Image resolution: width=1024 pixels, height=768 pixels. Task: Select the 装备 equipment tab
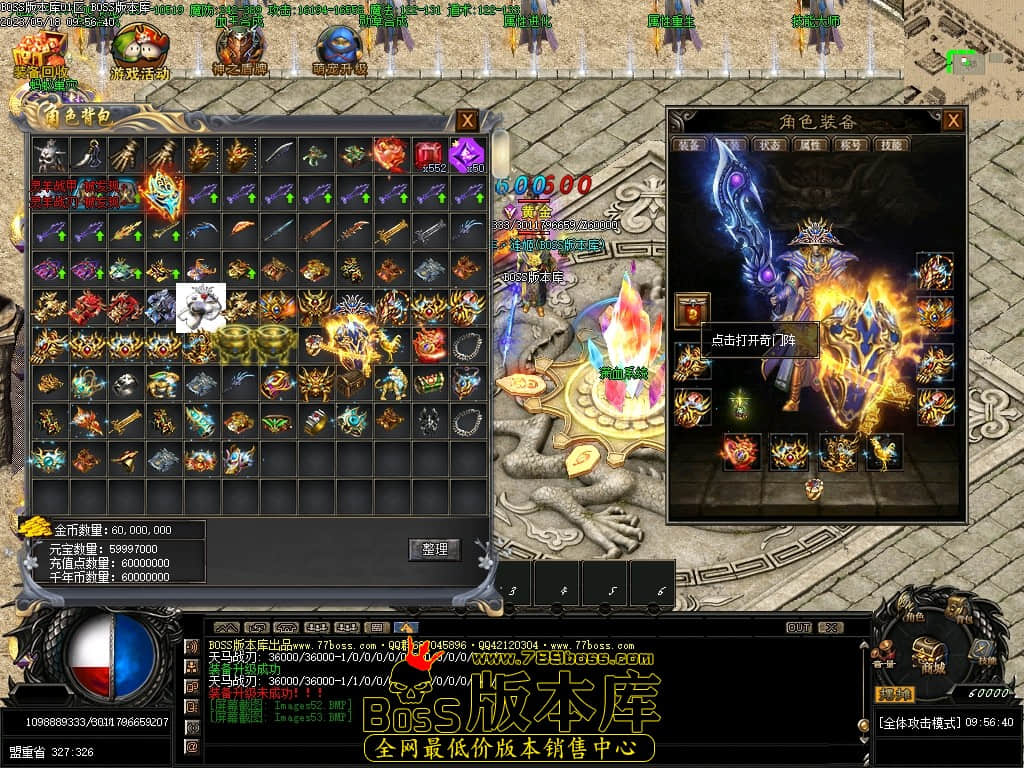click(x=692, y=145)
